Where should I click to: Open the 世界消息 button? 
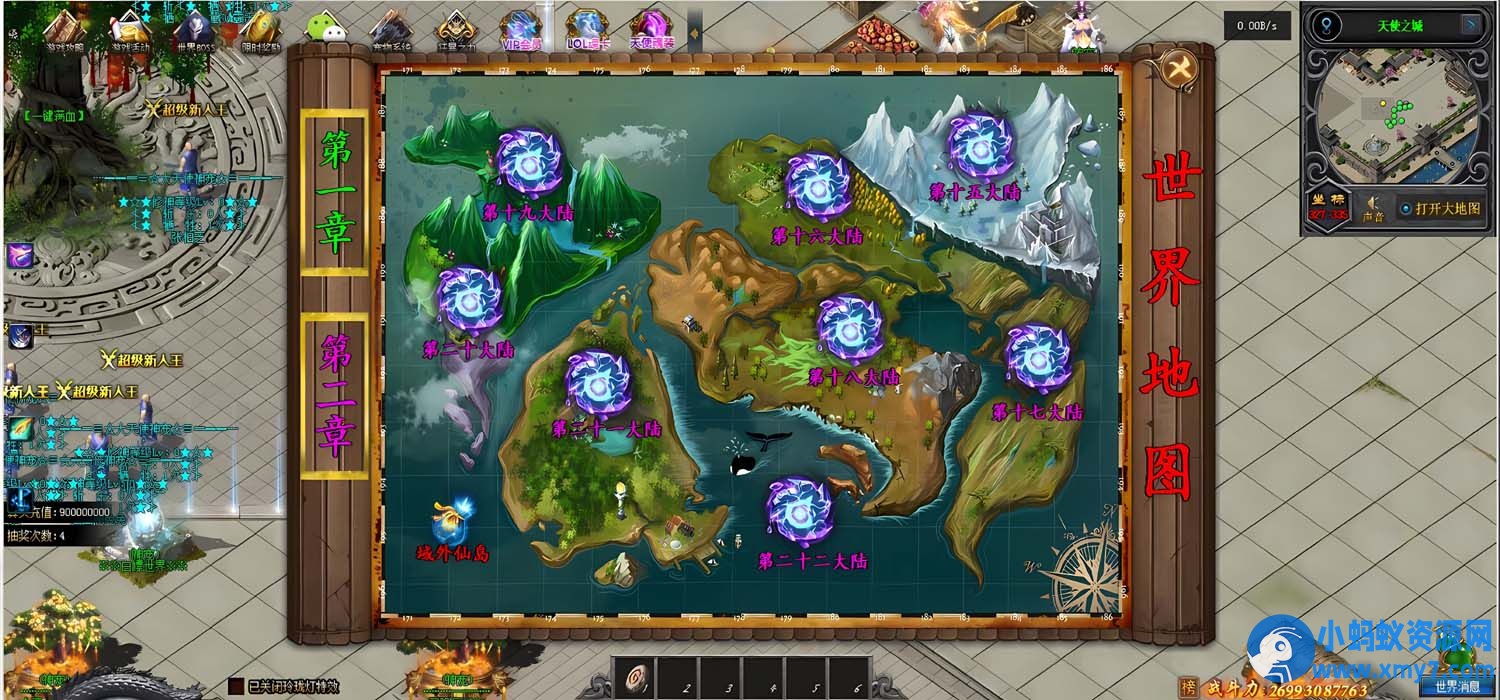pos(1455,686)
